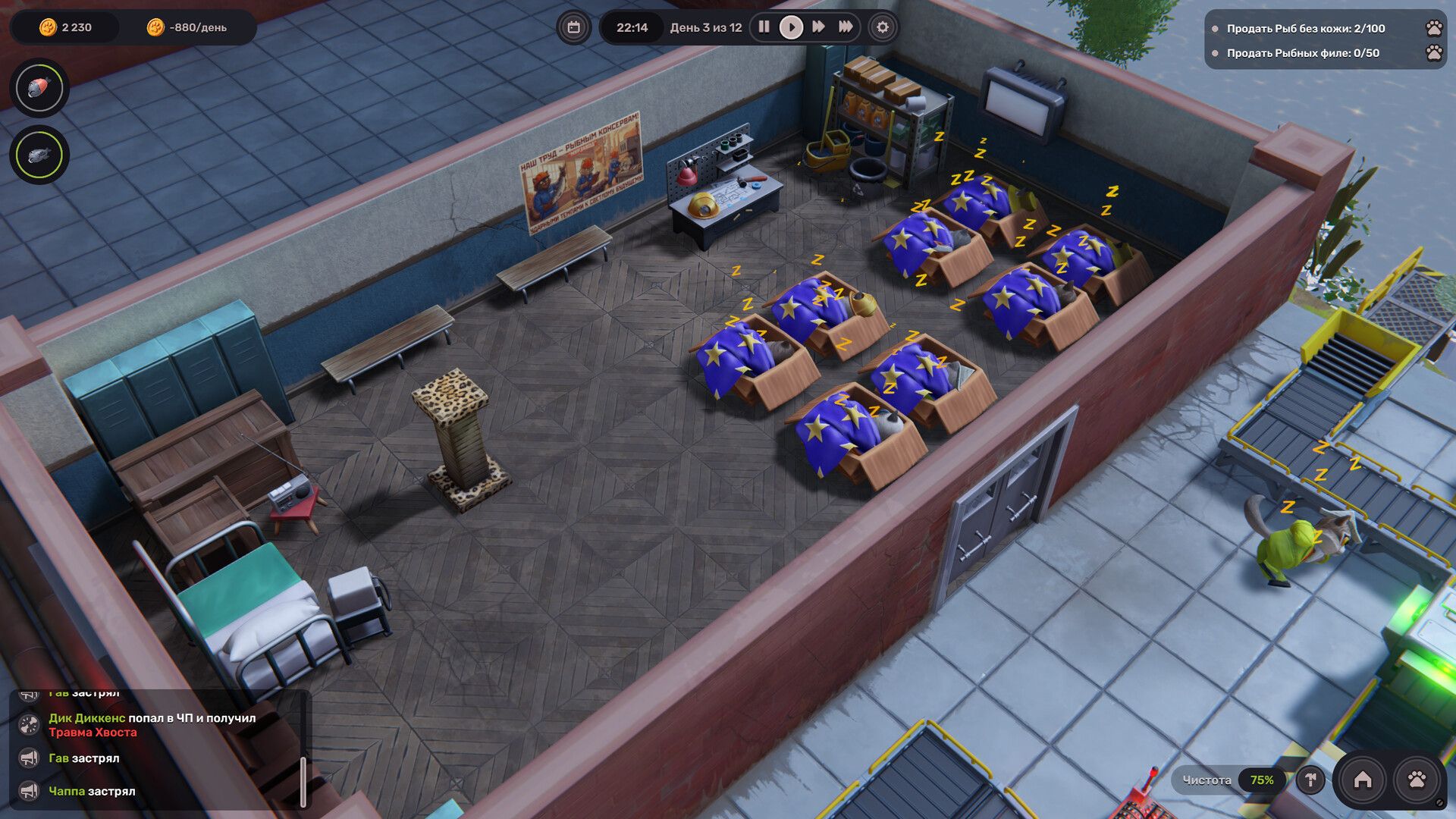Click the fish ability icon on the left
The image size is (1456, 819).
(39, 155)
